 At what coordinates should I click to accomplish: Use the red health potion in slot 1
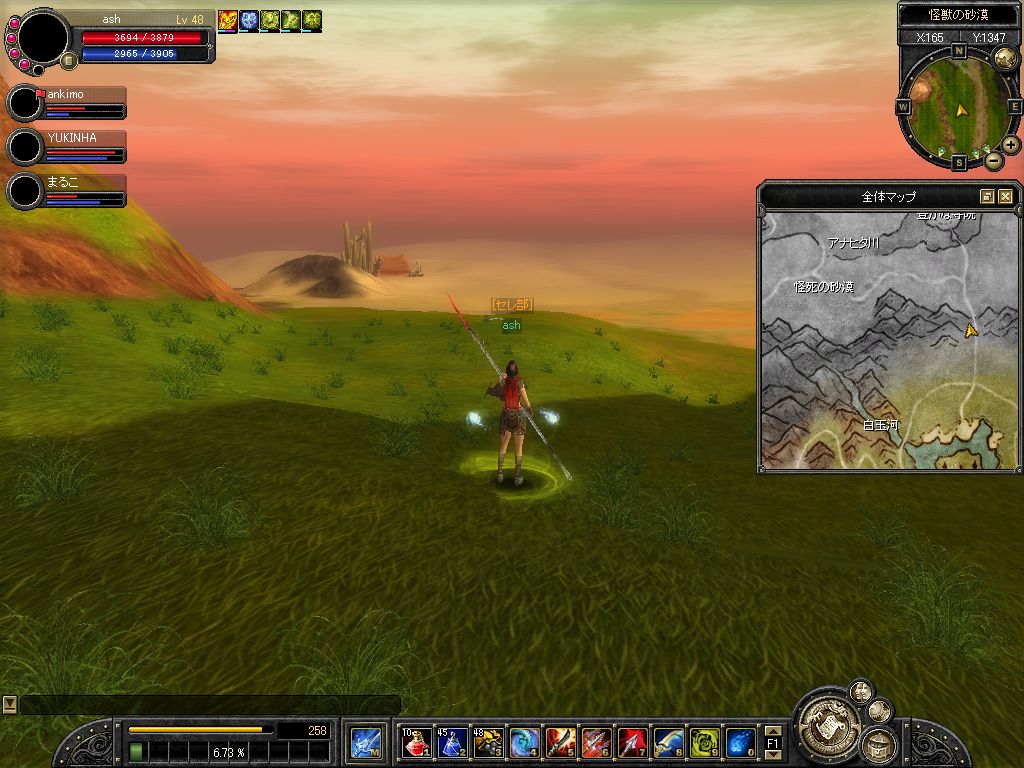coord(417,743)
